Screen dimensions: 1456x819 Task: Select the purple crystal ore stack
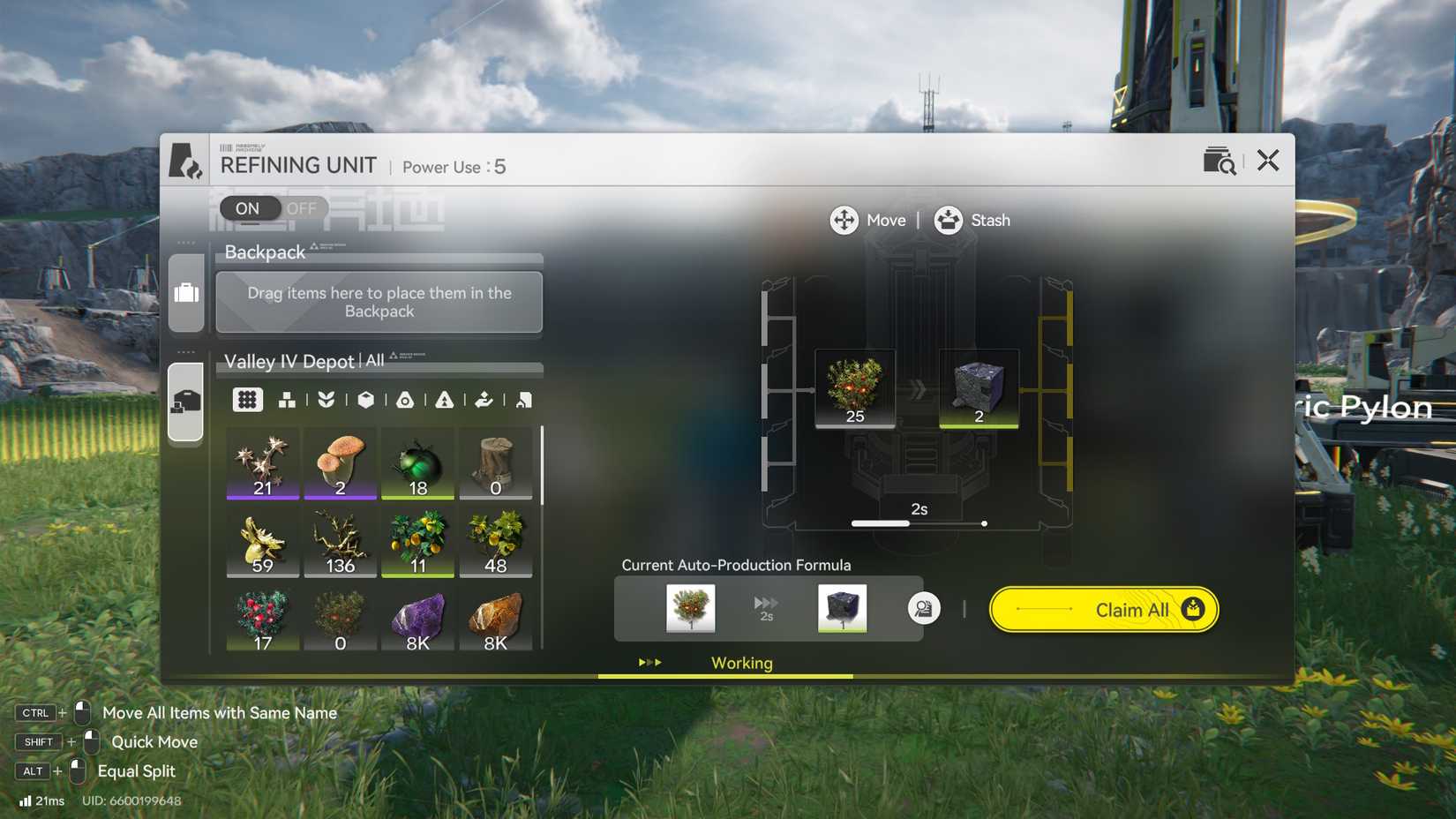click(x=417, y=620)
